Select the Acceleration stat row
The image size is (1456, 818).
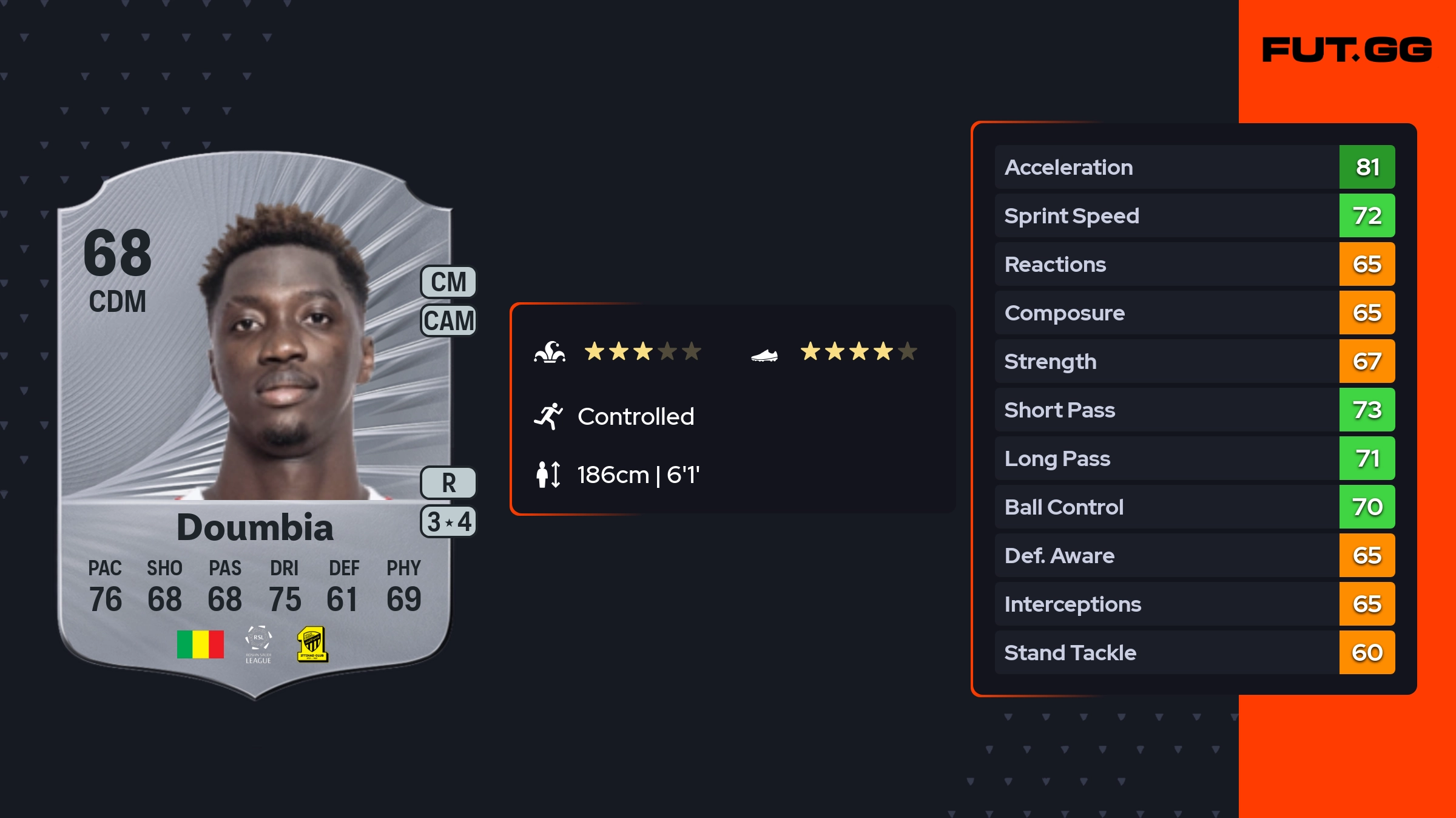pyautogui.click(x=1194, y=167)
